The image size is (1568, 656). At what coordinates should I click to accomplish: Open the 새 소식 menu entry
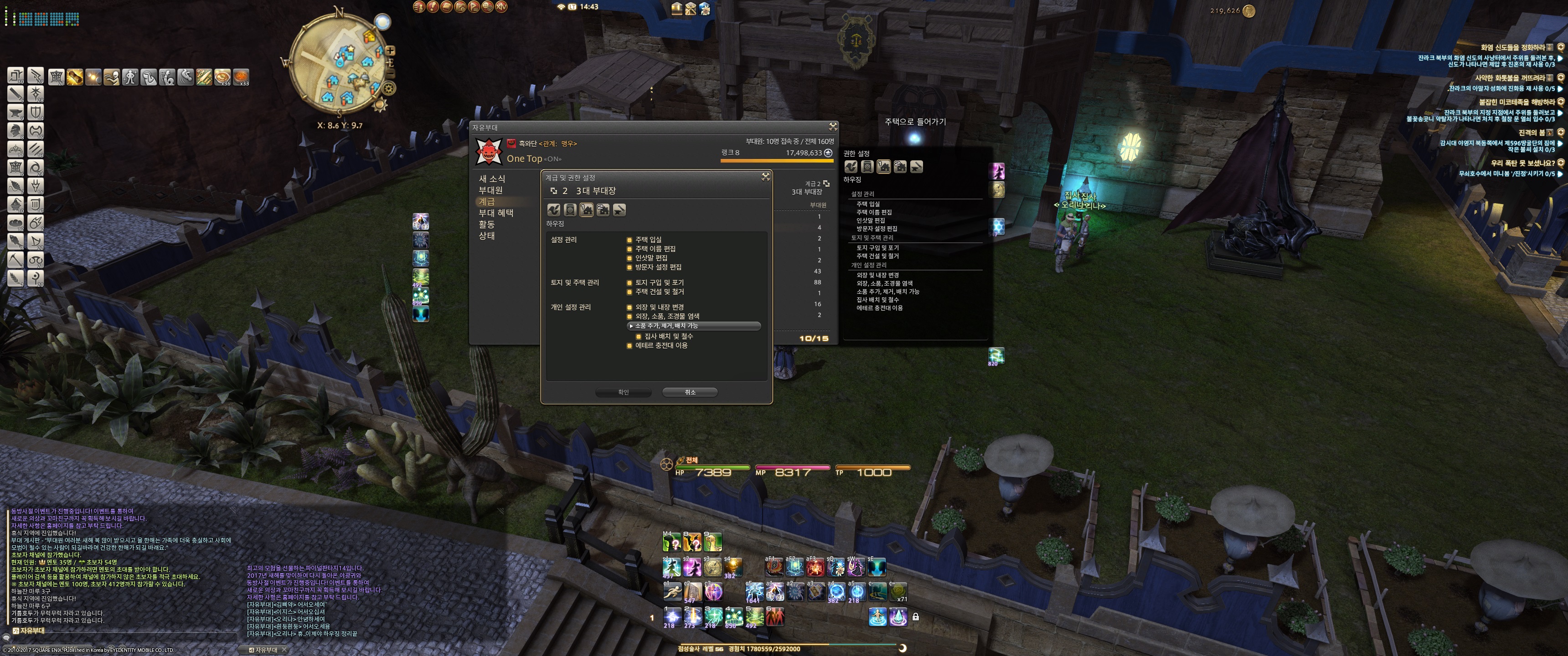(x=492, y=178)
